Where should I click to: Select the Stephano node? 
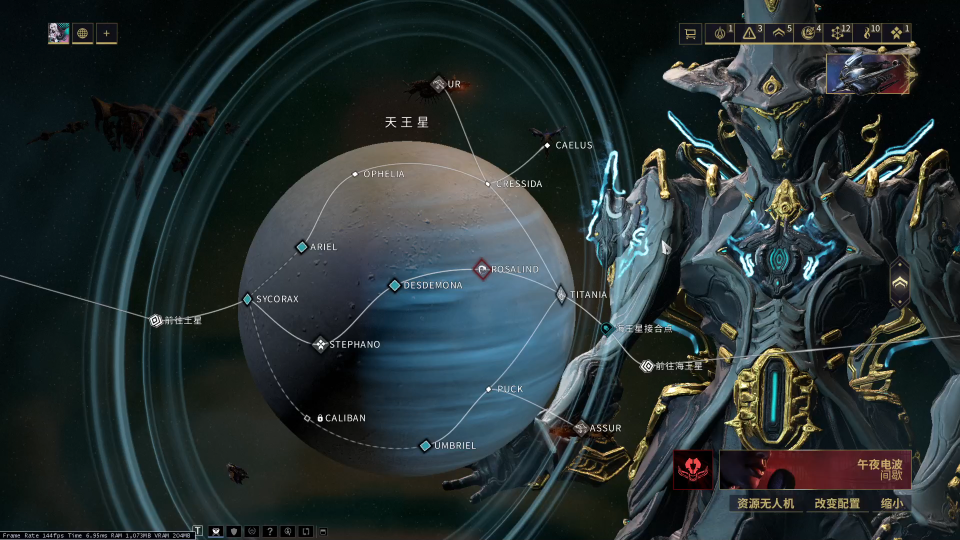[x=320, y=345]
